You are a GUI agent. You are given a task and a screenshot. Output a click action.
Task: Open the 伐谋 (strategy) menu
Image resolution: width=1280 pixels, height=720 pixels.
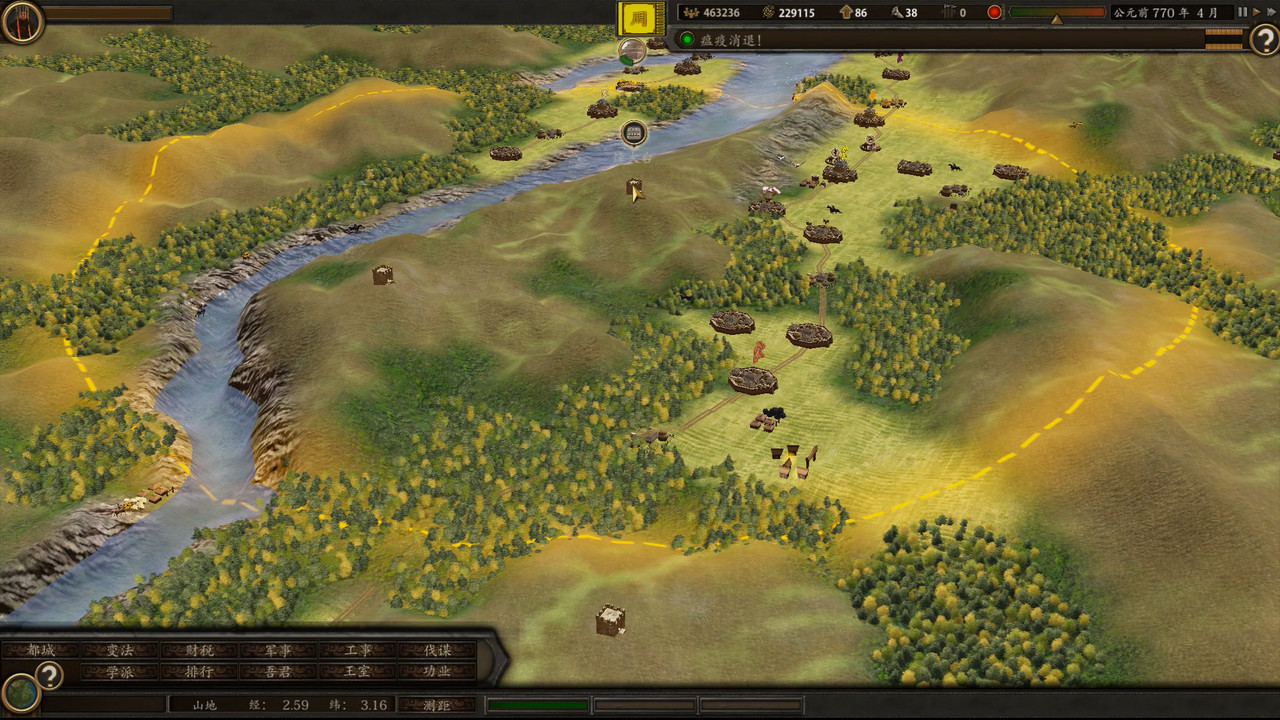(x=437, y=650)
